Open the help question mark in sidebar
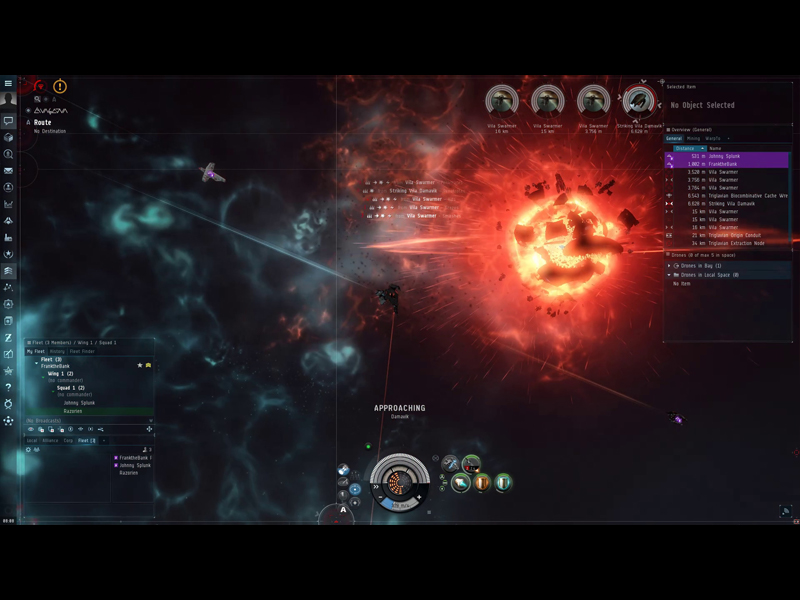The height and width of the screenshot is (600, 800). pyautogui.click(x=8, y=387)
